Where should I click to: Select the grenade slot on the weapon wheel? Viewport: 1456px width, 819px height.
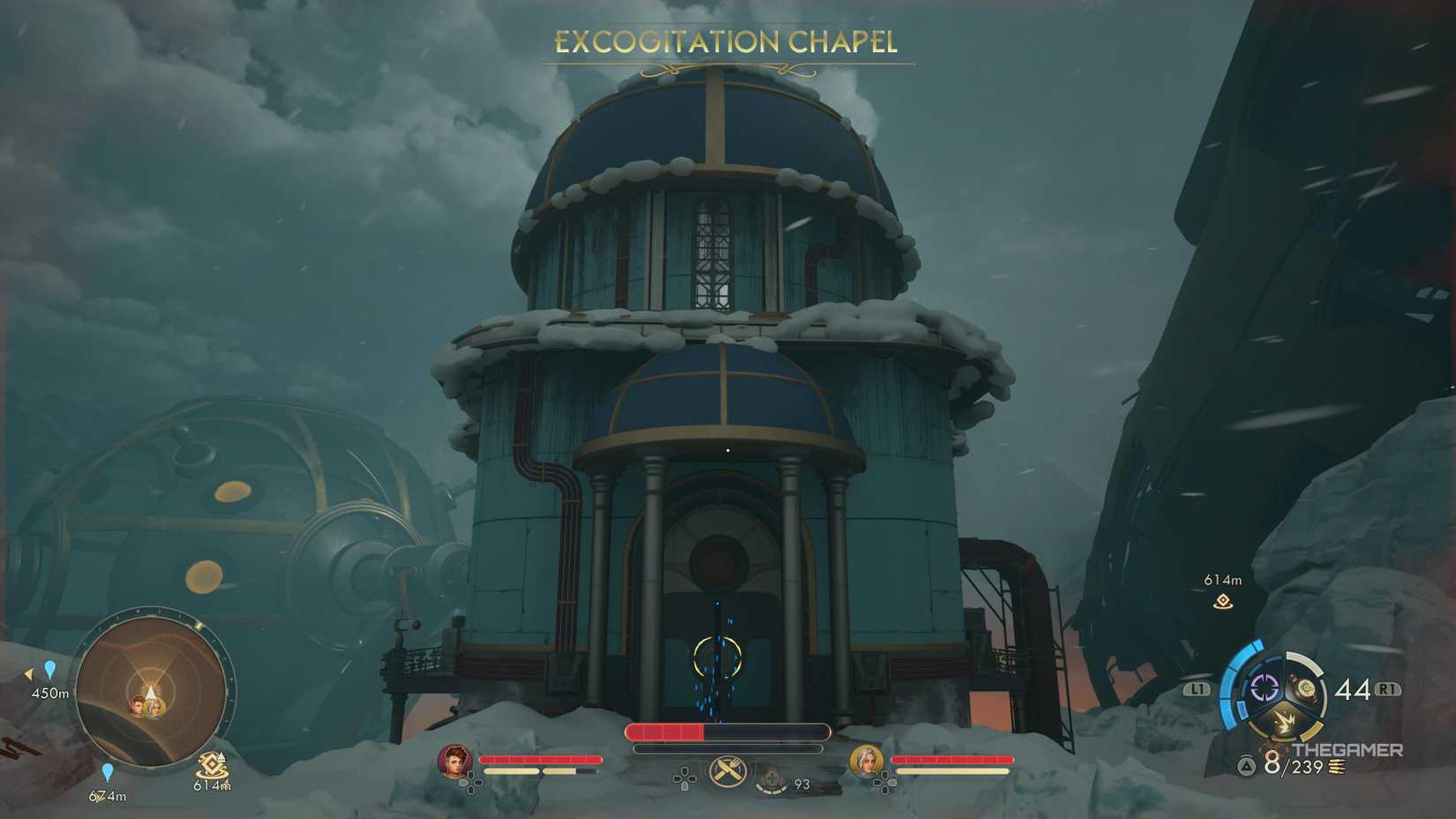click(1305, 688)
